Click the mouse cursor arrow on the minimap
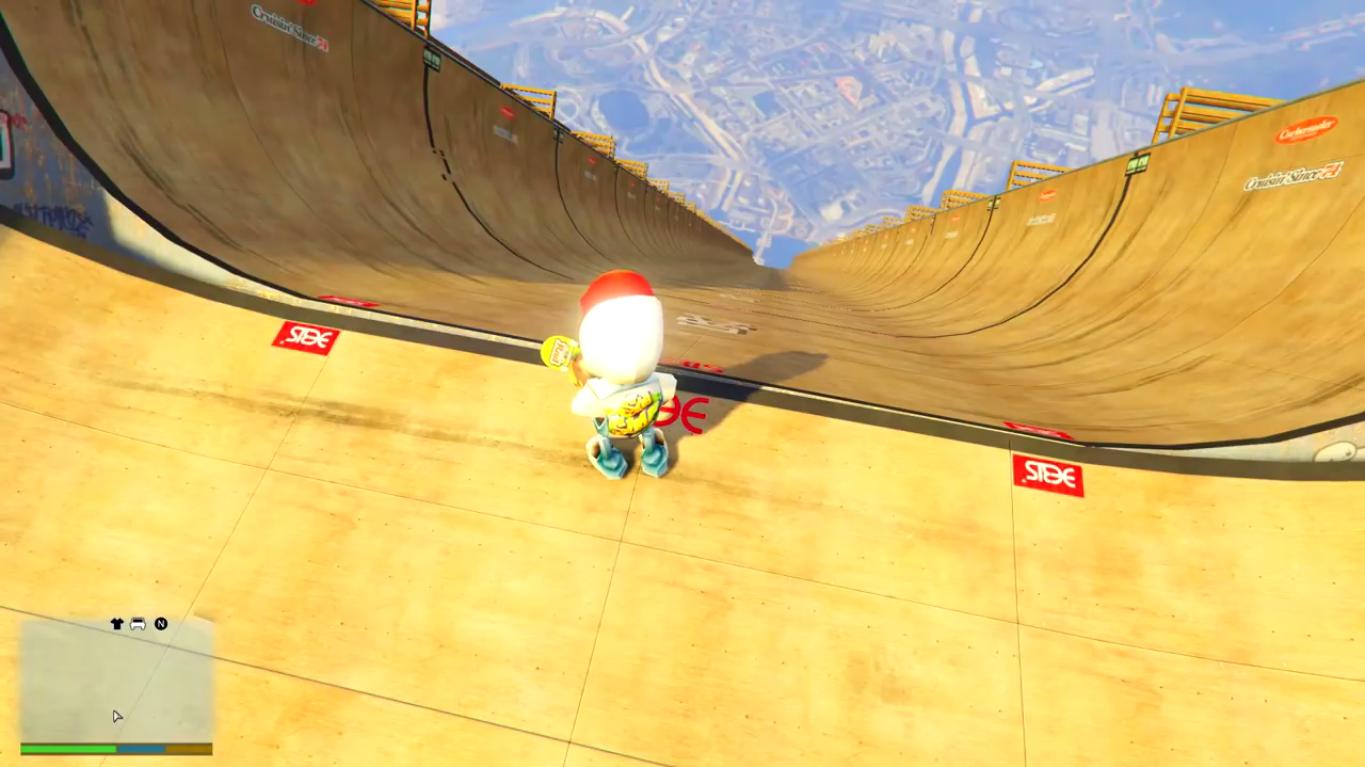 (x=117, y=715)
